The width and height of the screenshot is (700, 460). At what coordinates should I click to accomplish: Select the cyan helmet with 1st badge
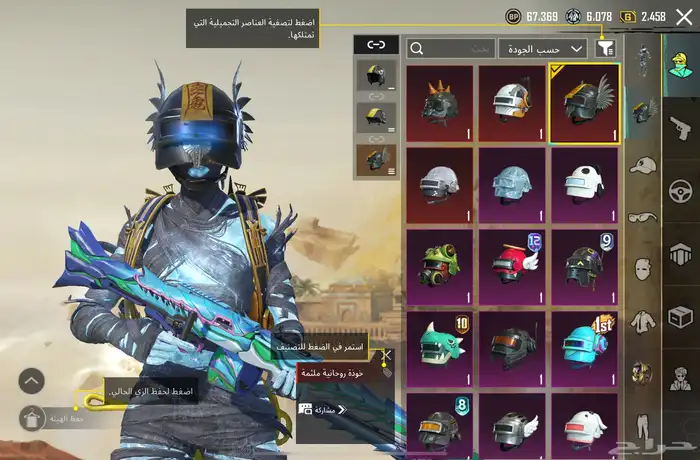583,347
